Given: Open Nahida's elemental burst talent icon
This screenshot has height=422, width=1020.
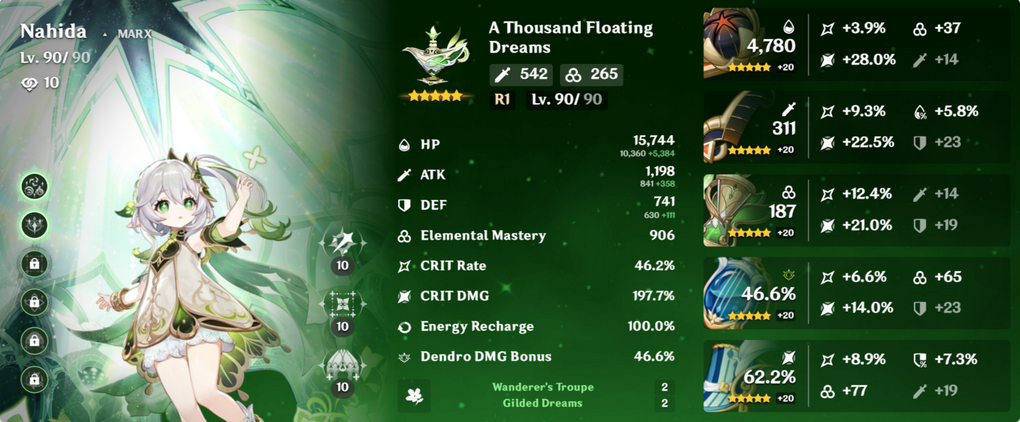Looking at the screenshot, I should point(343,365).
